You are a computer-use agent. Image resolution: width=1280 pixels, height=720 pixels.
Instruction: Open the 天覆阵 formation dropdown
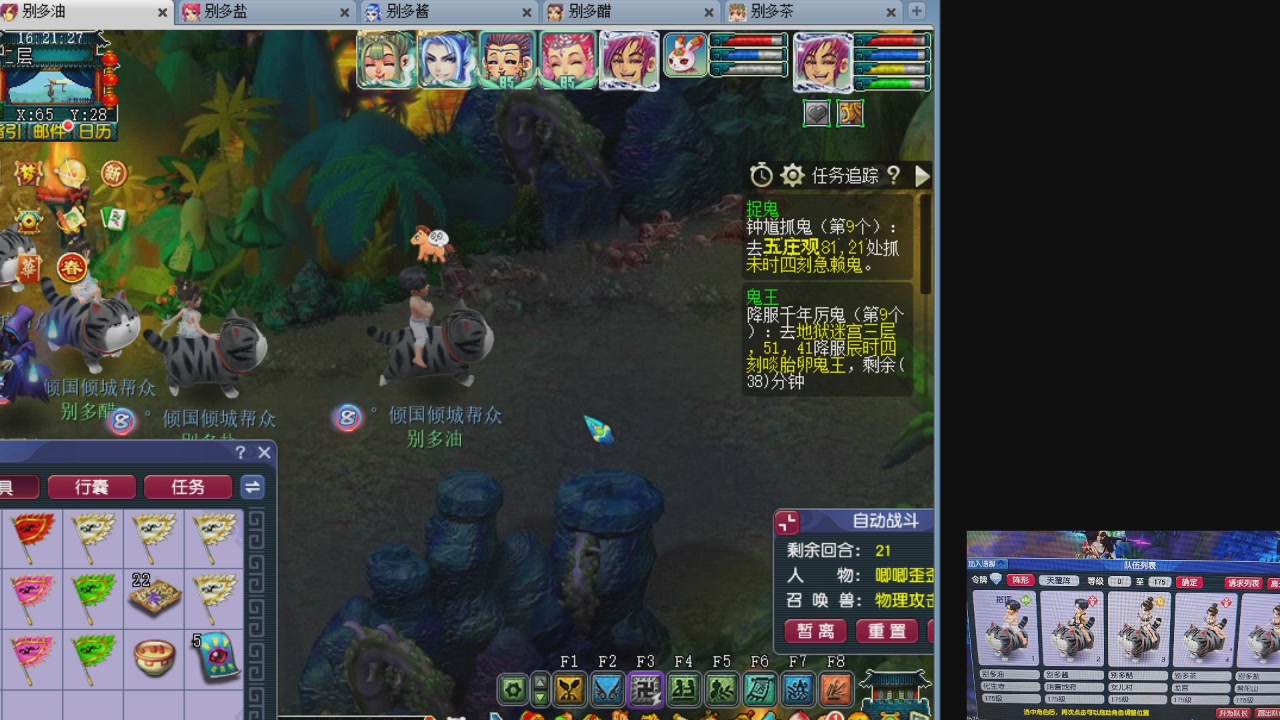click(x=1061, y=580)
